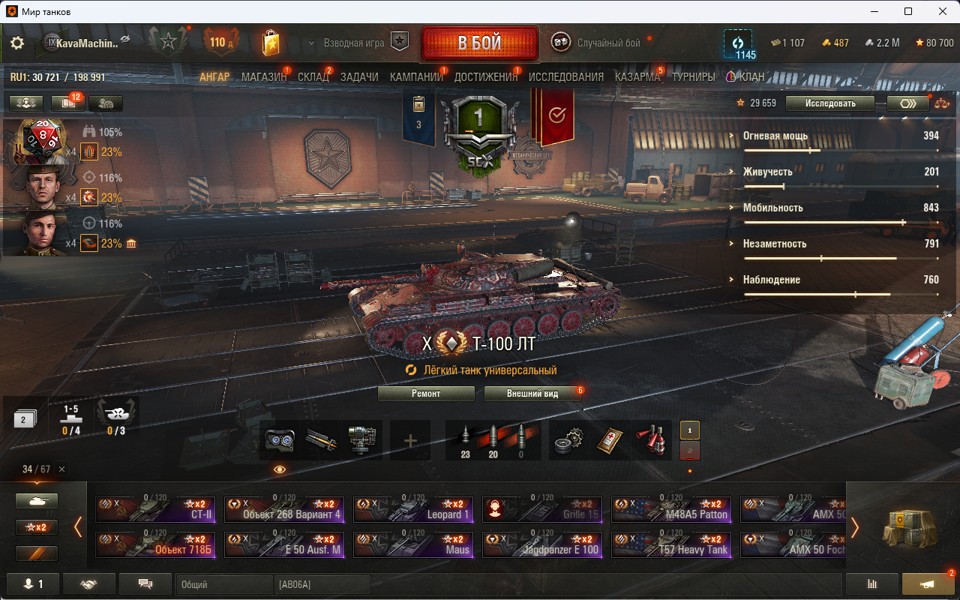Open Внешний вид customization

click(531, 394)
